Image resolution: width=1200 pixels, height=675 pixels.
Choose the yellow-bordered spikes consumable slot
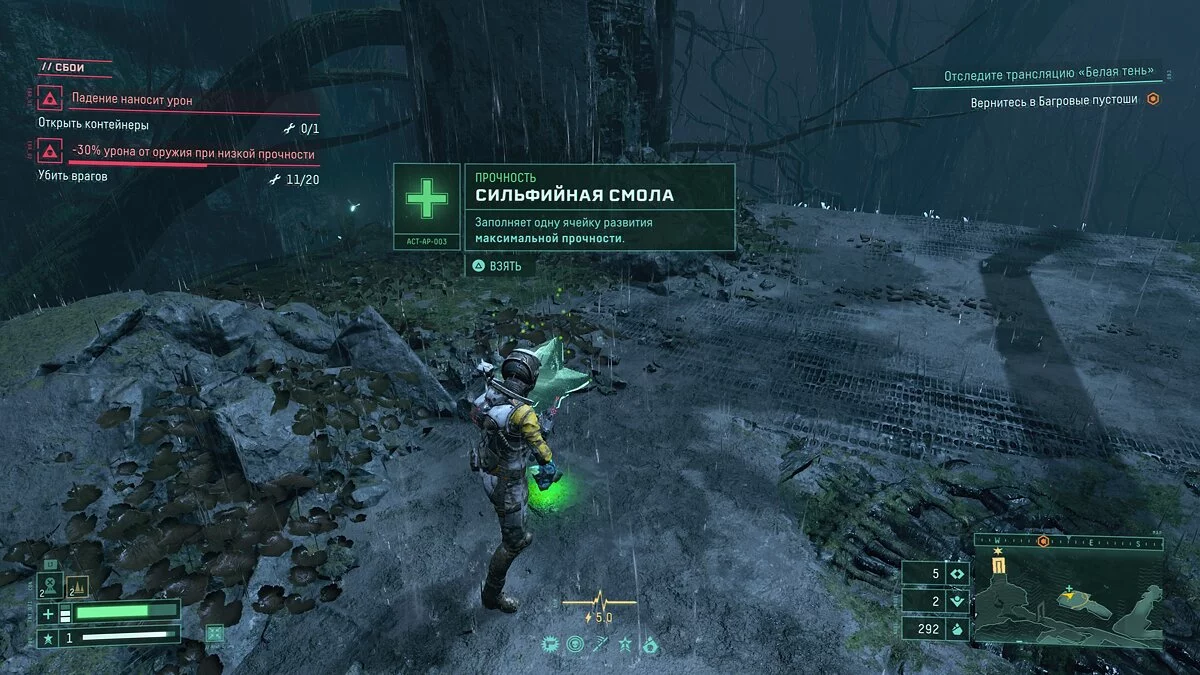coord(78,586)
